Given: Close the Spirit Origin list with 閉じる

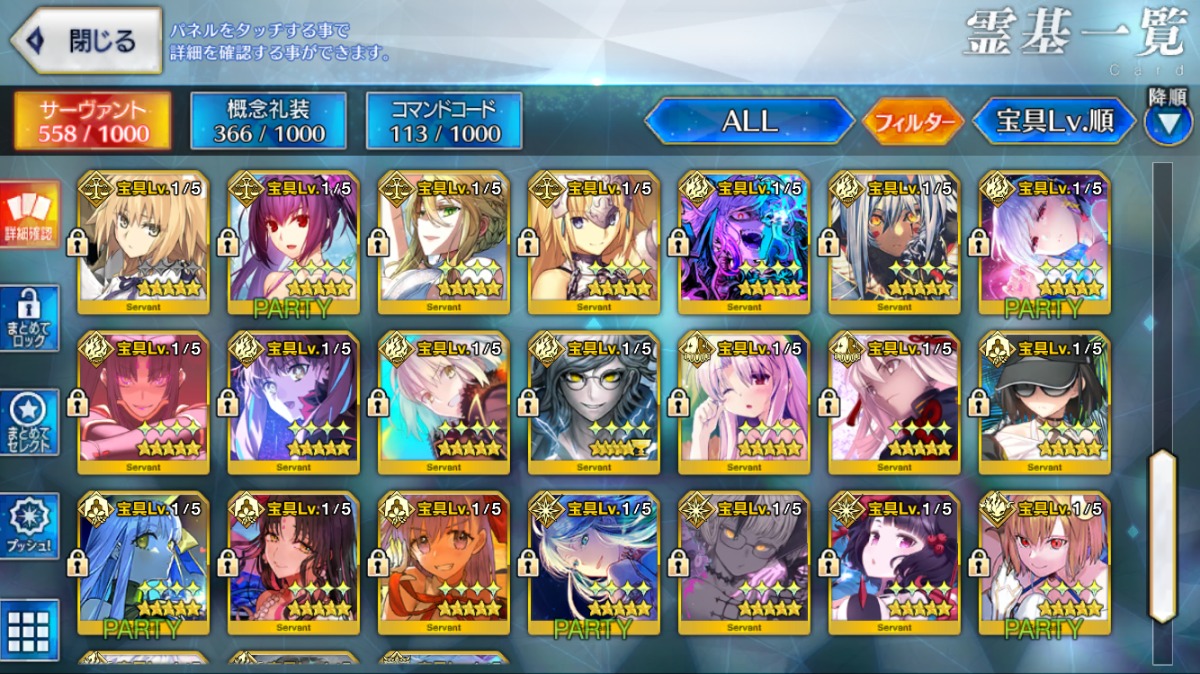Looking at the screenshot, I should click(x=86, y=41).
